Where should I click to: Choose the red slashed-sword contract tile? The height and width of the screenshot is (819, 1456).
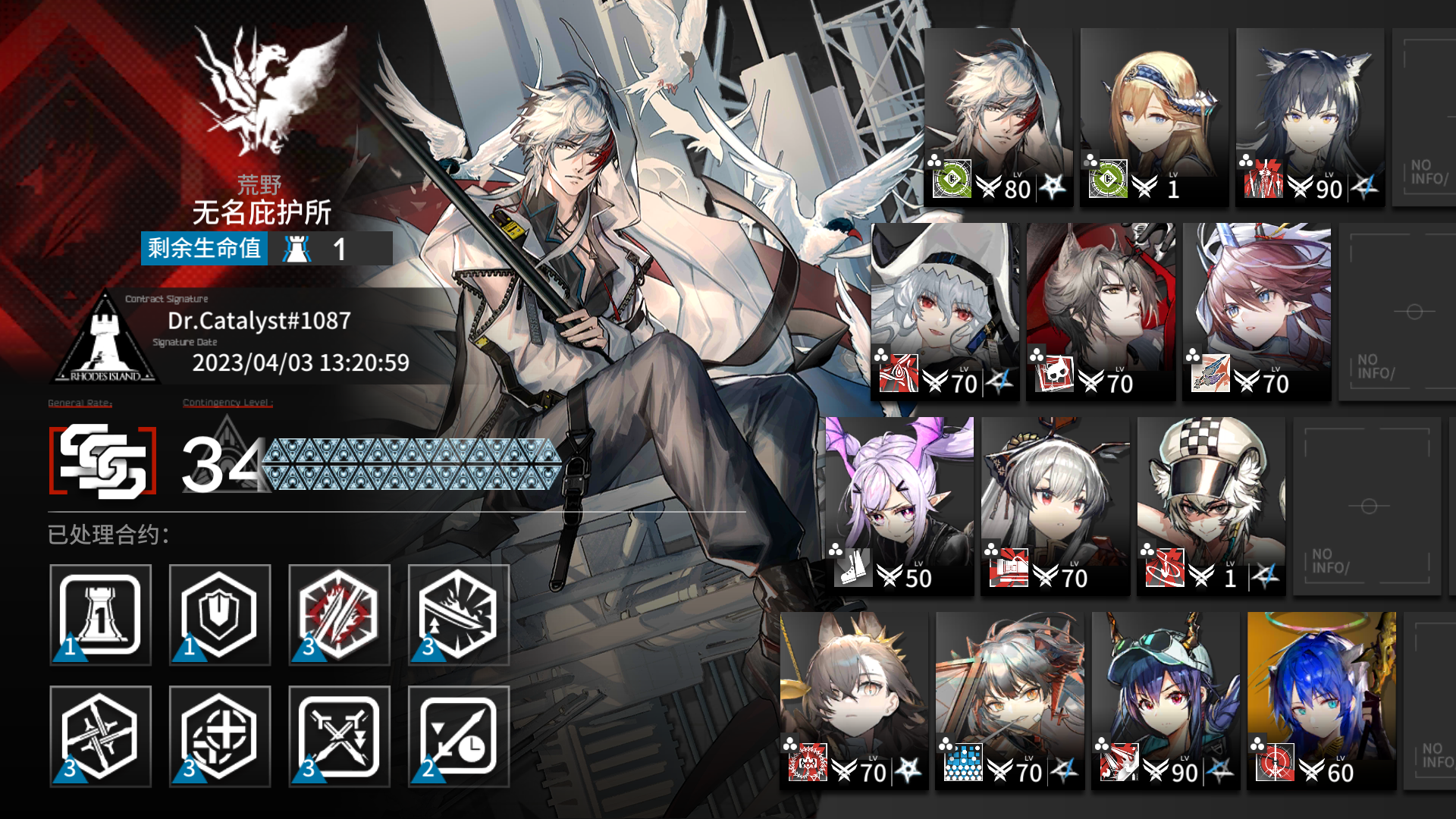[339, 615]
